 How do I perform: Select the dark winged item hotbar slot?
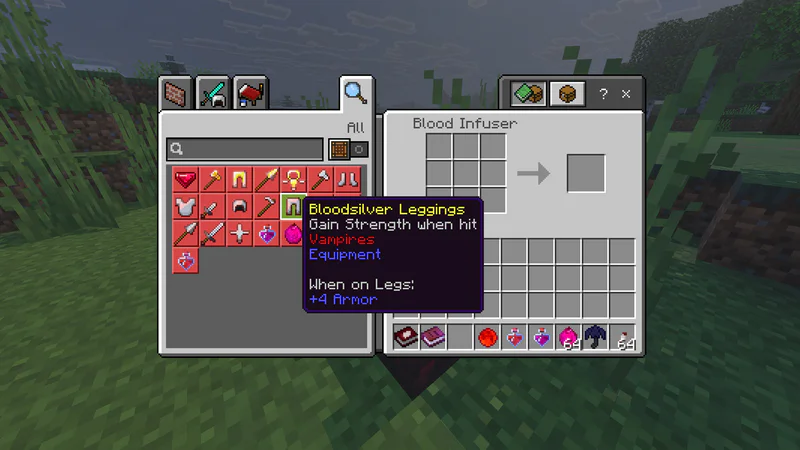[596, 337]
